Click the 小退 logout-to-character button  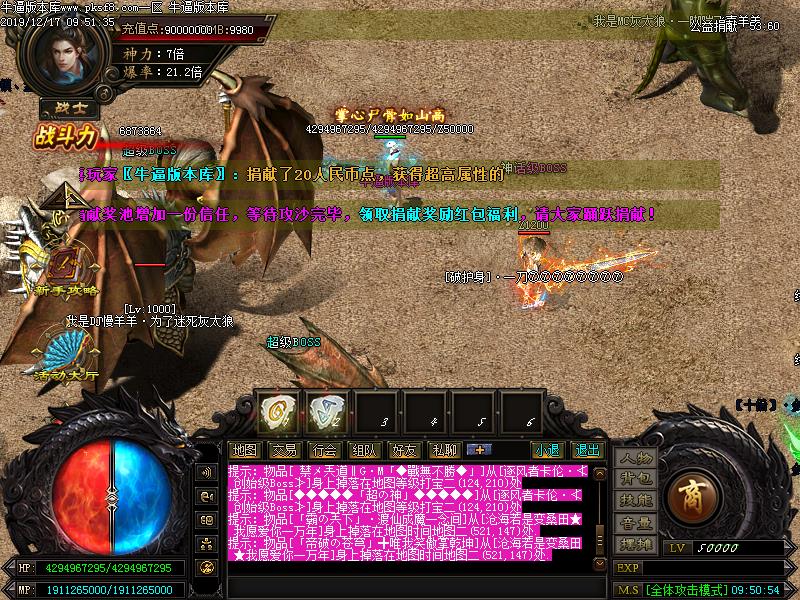(547, 450)
